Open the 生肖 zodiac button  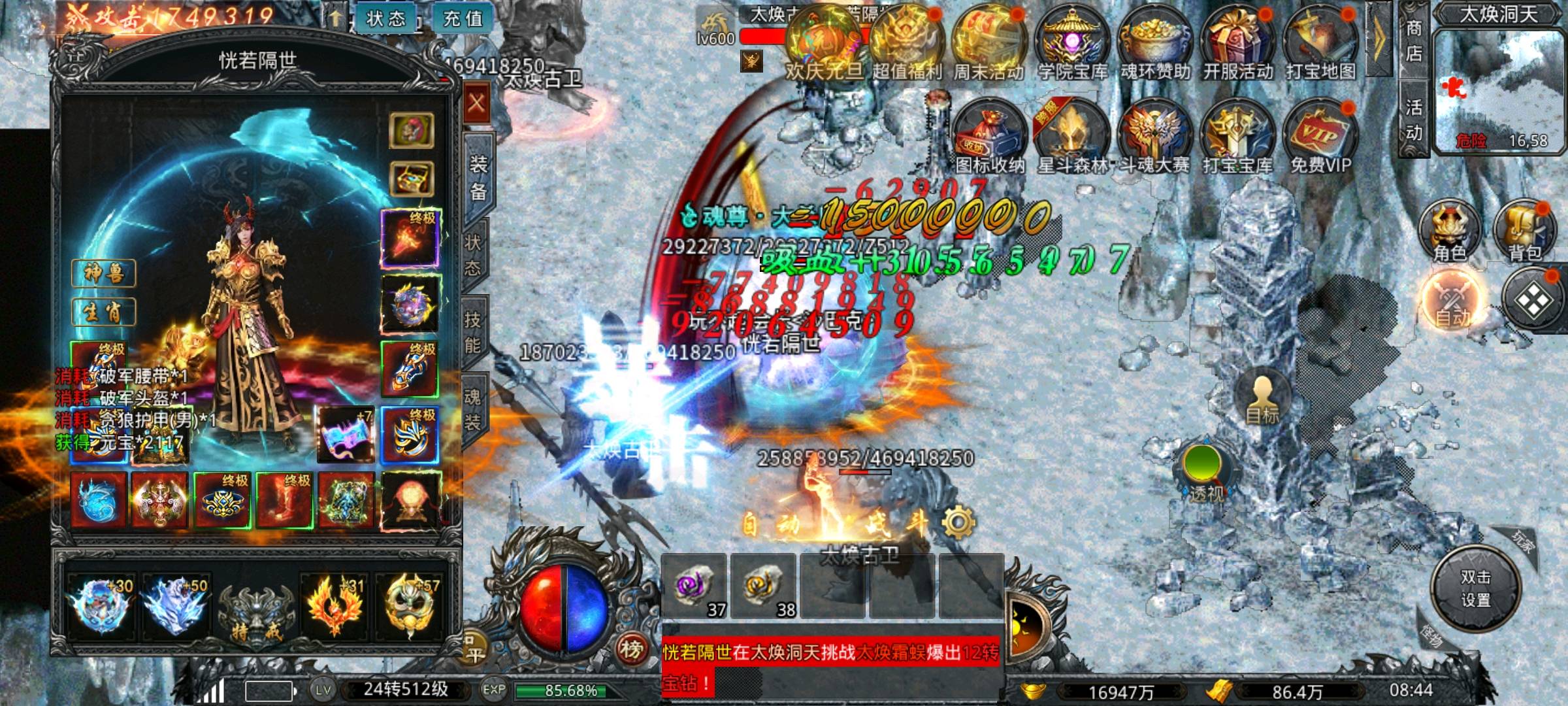103,312
